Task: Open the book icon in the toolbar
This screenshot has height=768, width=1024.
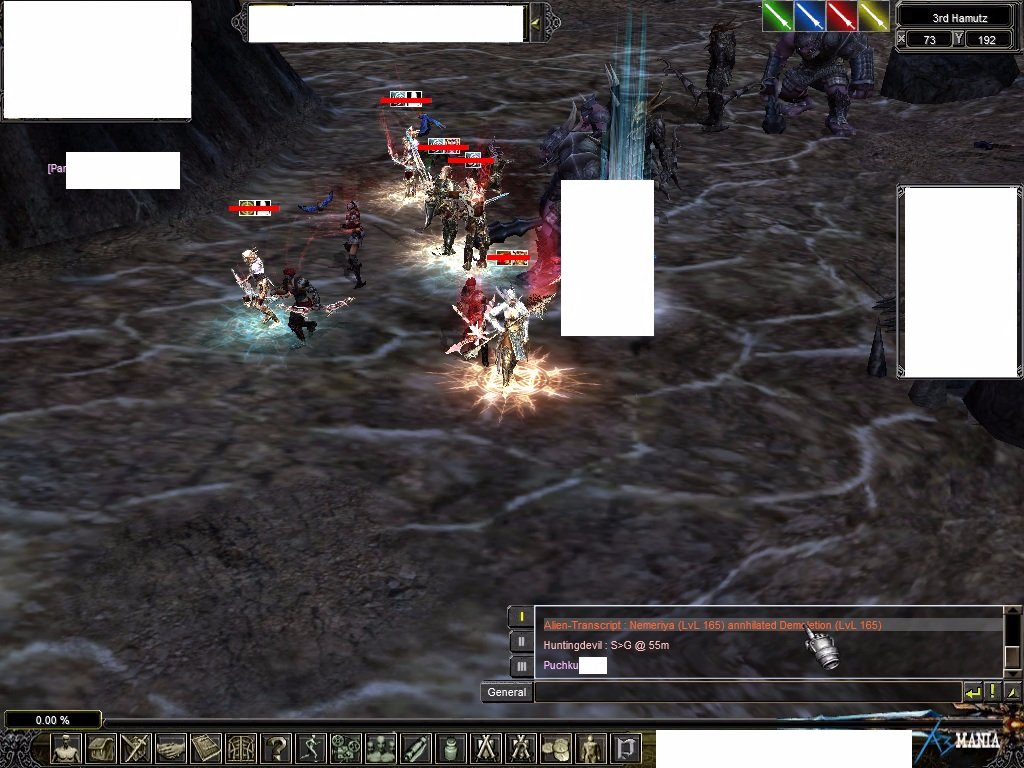Action: (x=206, y=748)
